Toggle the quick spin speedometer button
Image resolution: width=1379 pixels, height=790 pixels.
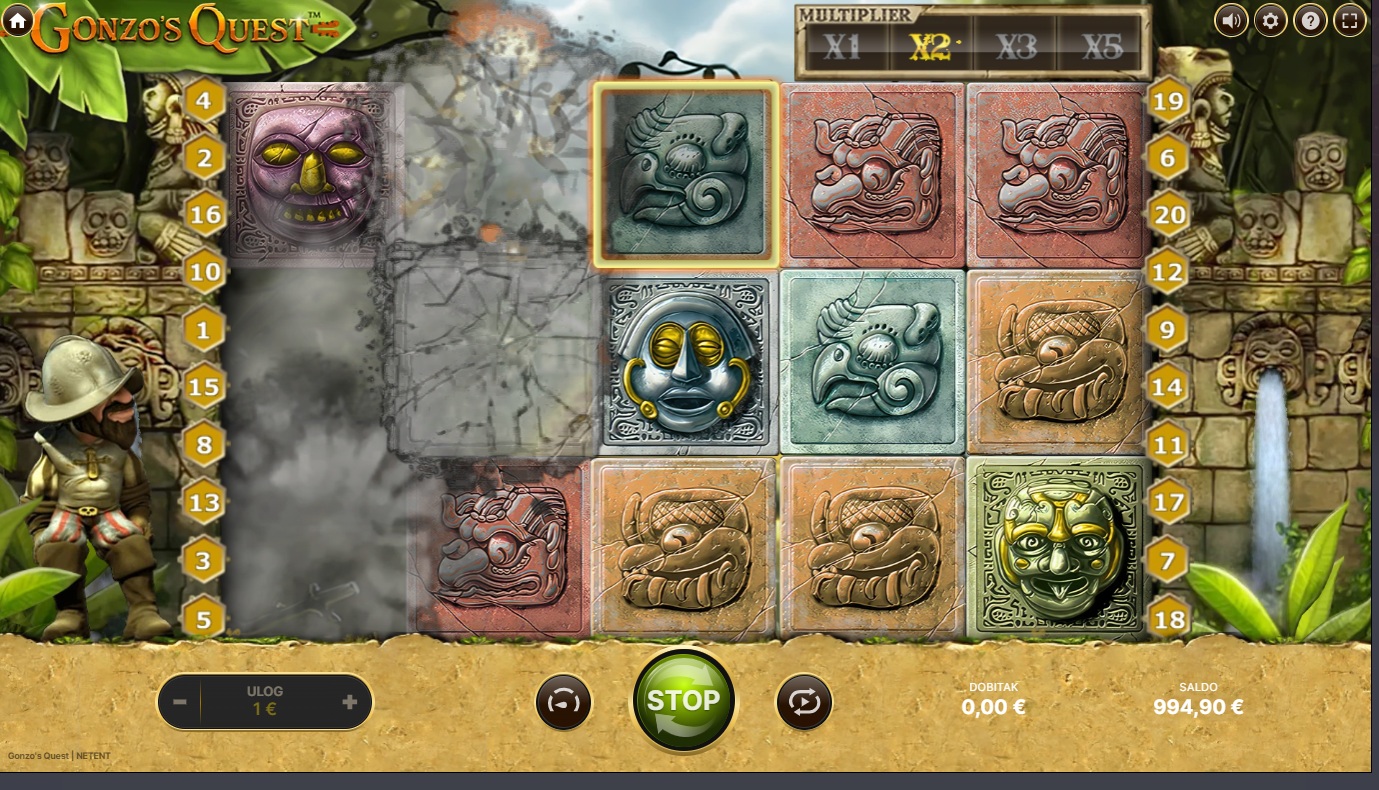(563, 702)
